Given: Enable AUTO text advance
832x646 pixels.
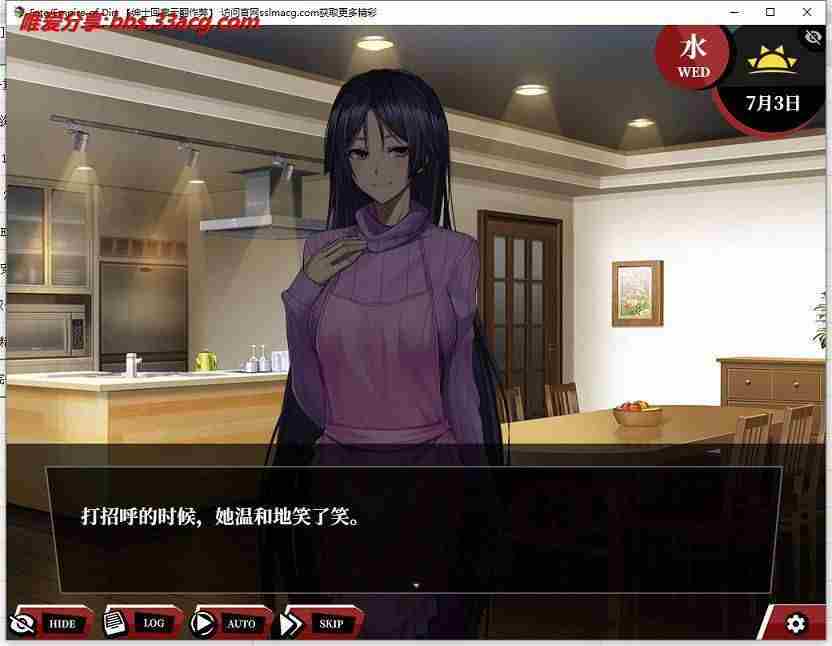Looking at the screenshot, I should [229, 623].
